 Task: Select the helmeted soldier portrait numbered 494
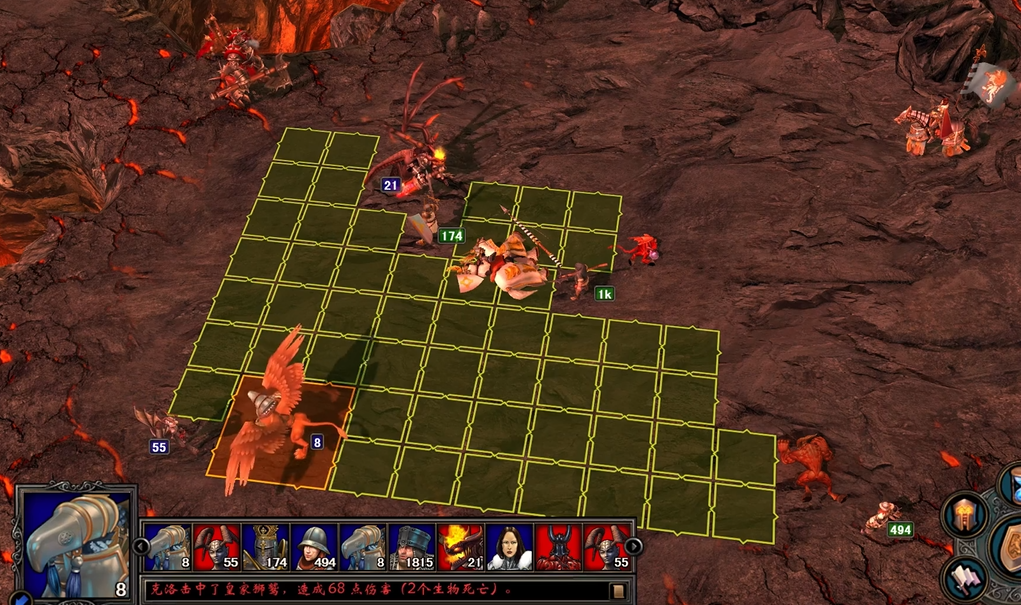[313, 547]
